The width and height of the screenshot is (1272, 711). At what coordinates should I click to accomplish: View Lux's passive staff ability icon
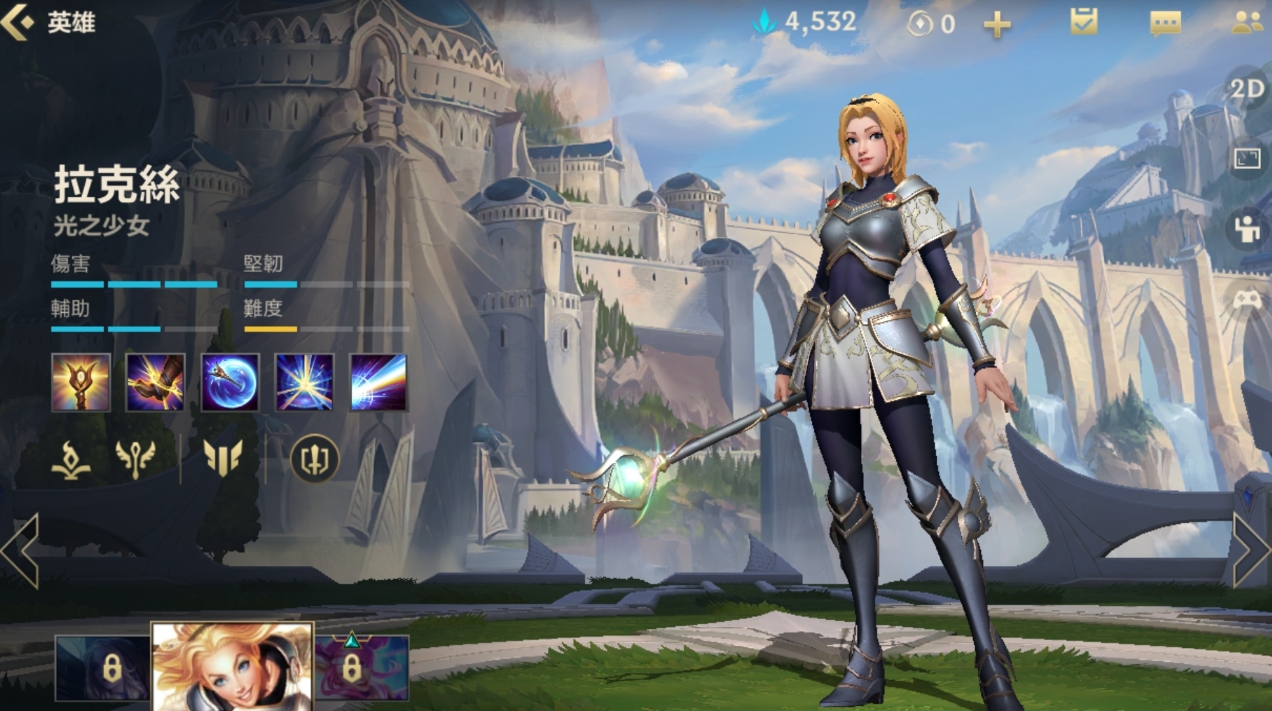81,382
